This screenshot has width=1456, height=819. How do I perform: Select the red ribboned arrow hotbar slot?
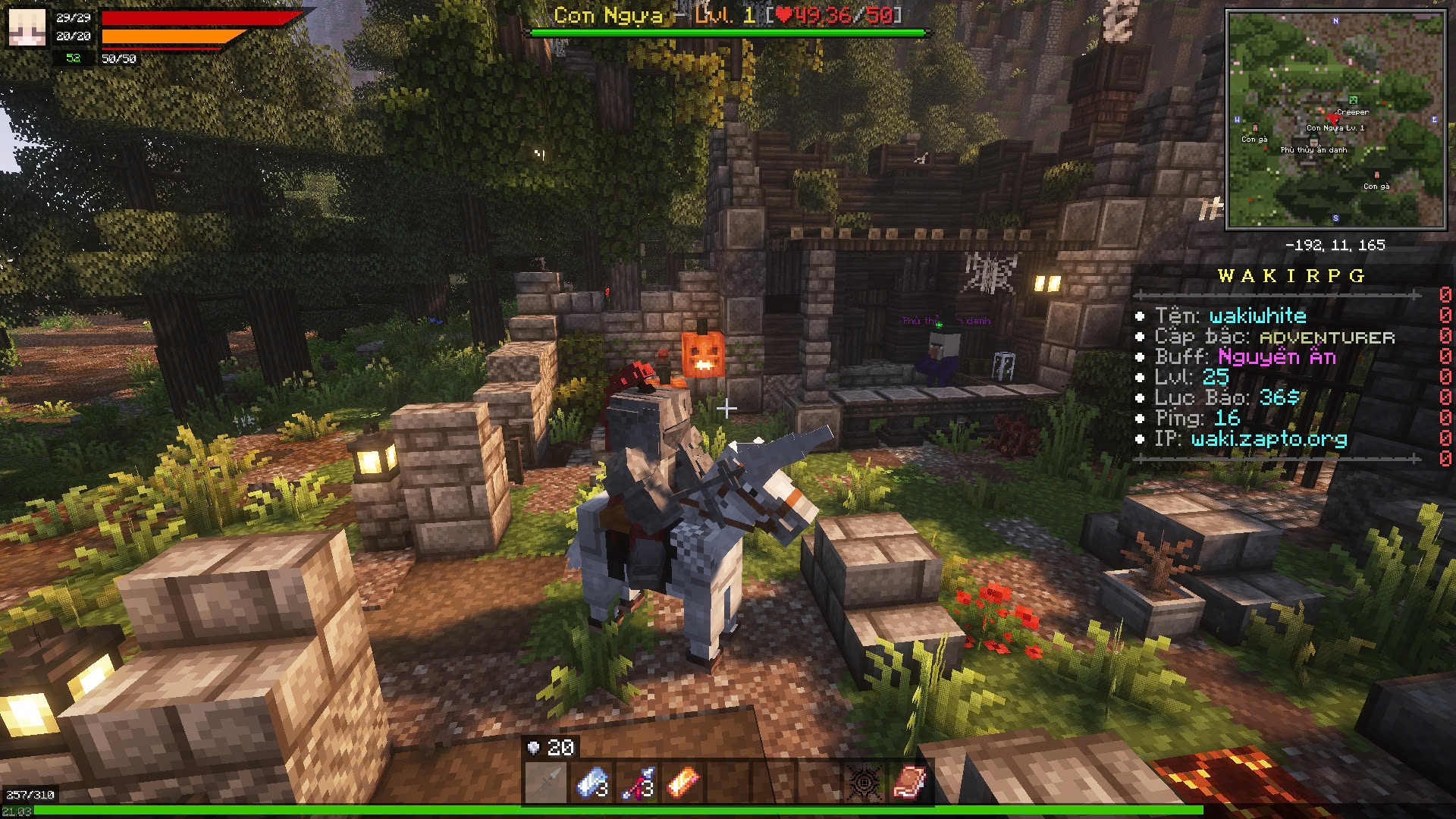pos(638,783)
